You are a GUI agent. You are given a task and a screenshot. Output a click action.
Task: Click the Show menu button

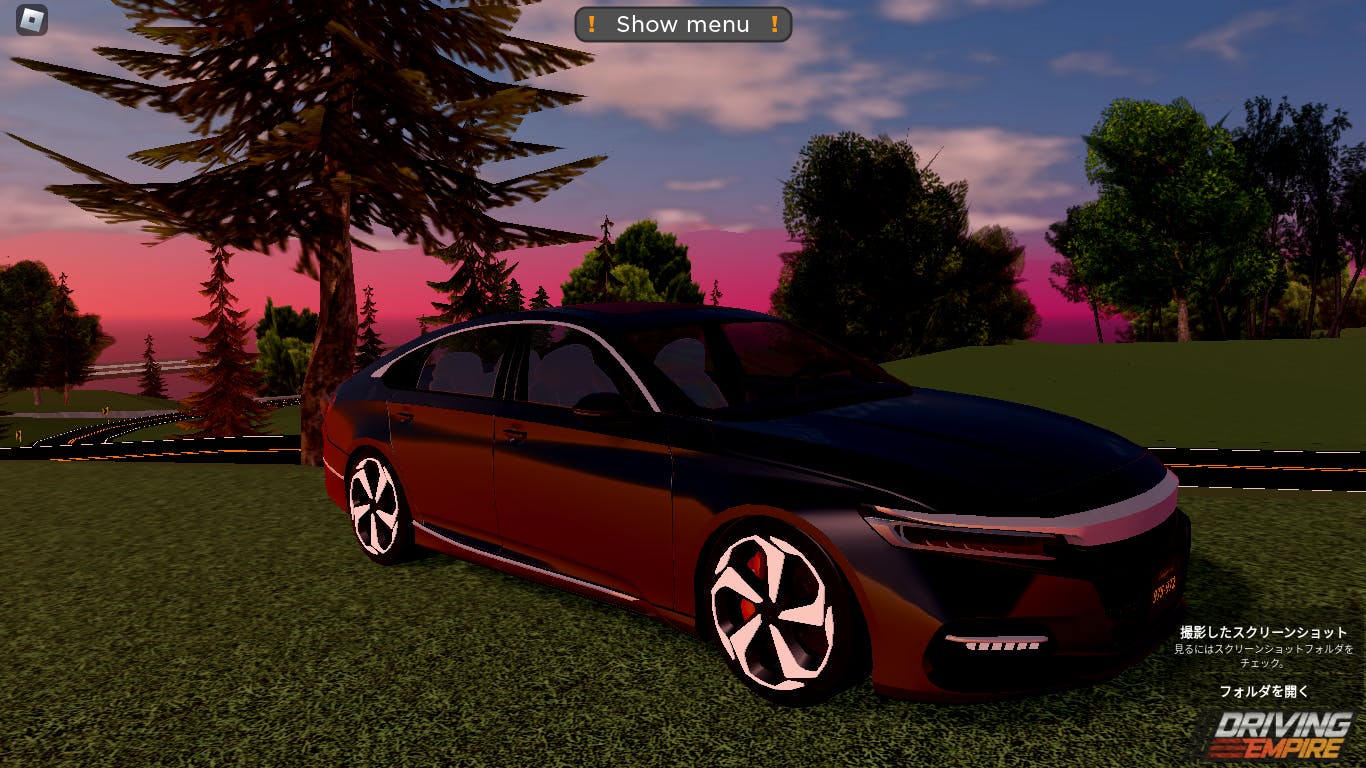click(683, 25)
